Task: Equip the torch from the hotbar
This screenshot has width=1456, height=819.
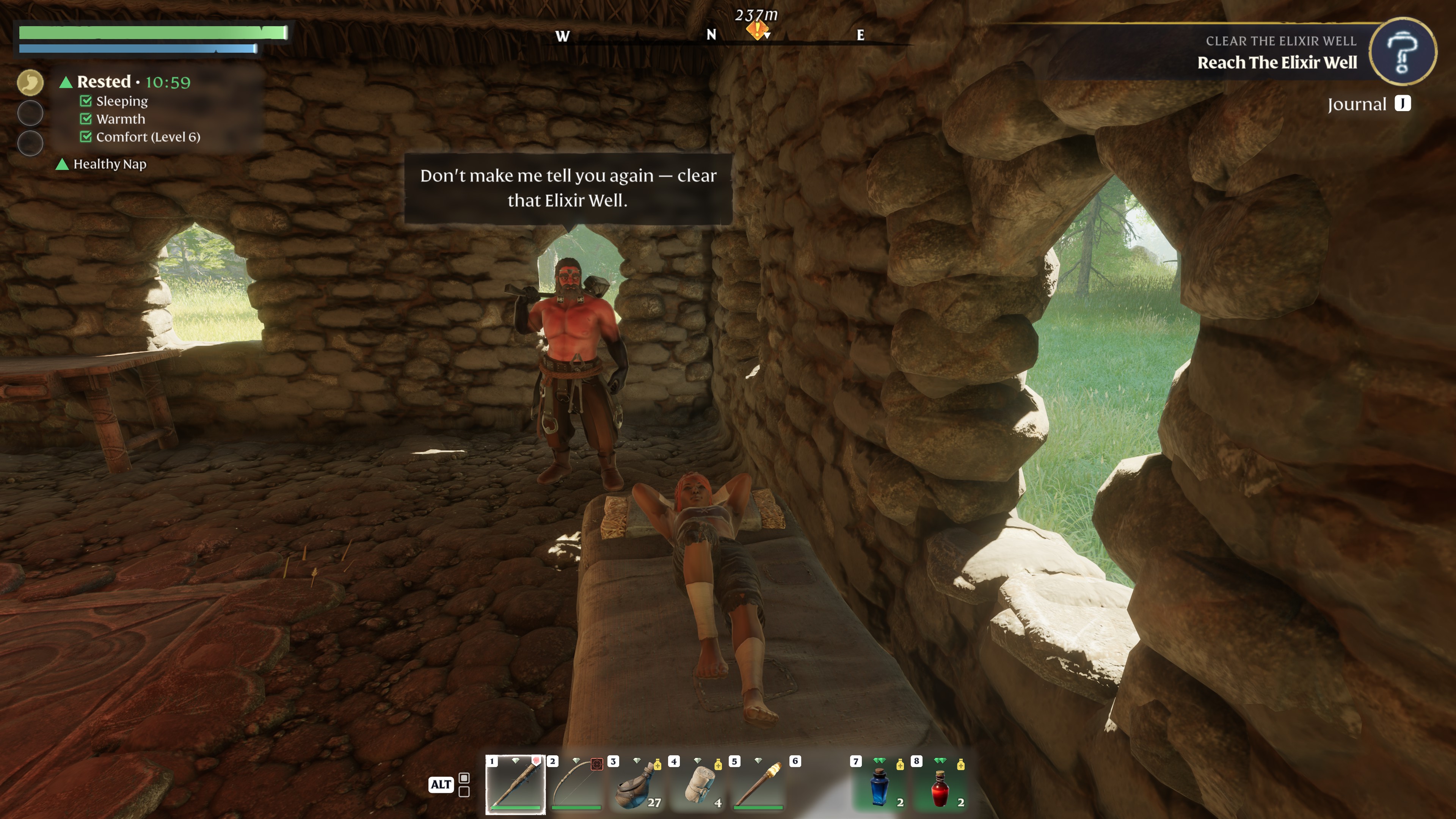Action: click(x=758, y=784)
